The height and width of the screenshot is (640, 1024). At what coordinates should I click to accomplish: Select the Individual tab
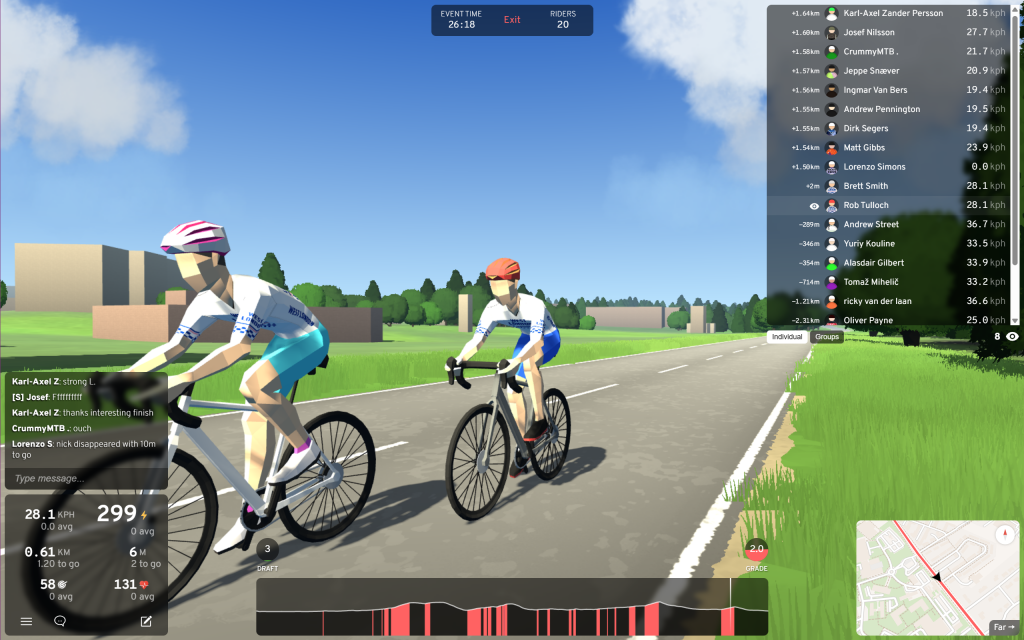(788, 337)
